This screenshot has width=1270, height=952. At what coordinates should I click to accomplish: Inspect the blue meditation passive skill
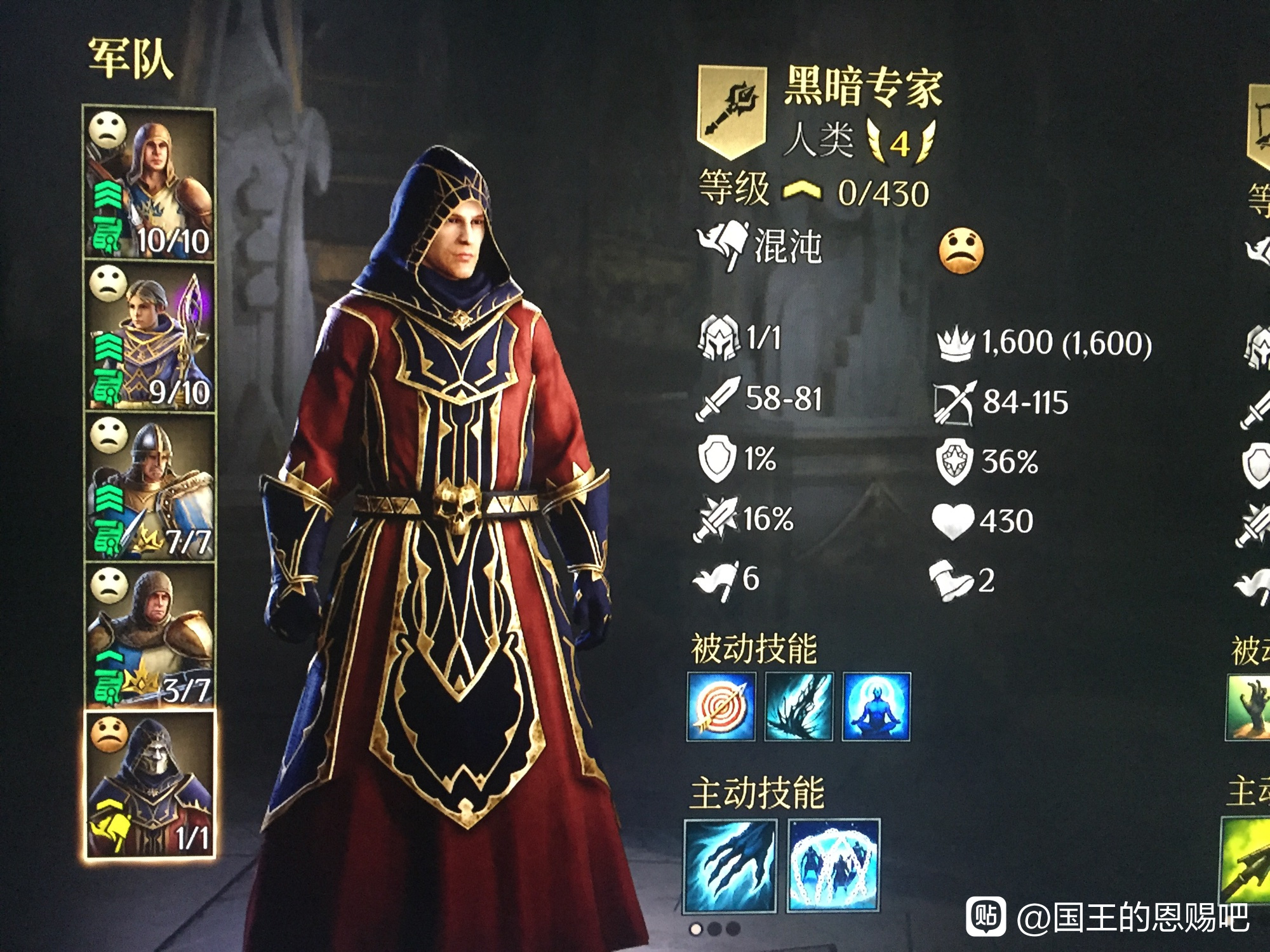coord(876,706)
